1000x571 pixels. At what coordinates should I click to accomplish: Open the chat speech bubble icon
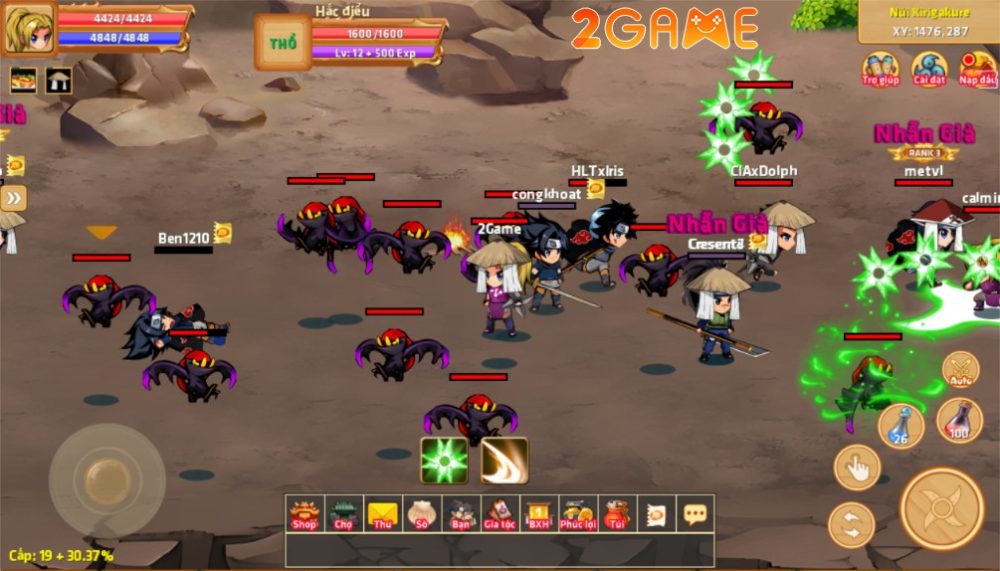pos(694,514)
